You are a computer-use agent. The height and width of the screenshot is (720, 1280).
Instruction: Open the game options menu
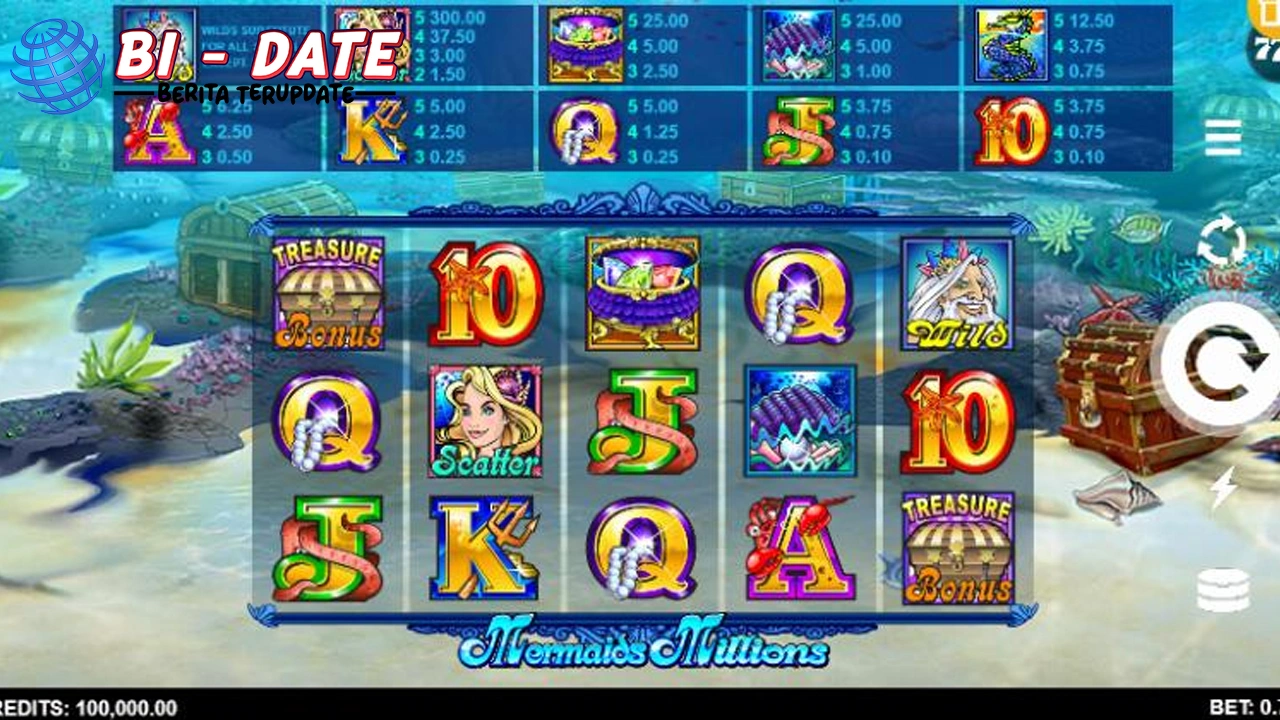pyautogui.click(x=1222, y=139)
